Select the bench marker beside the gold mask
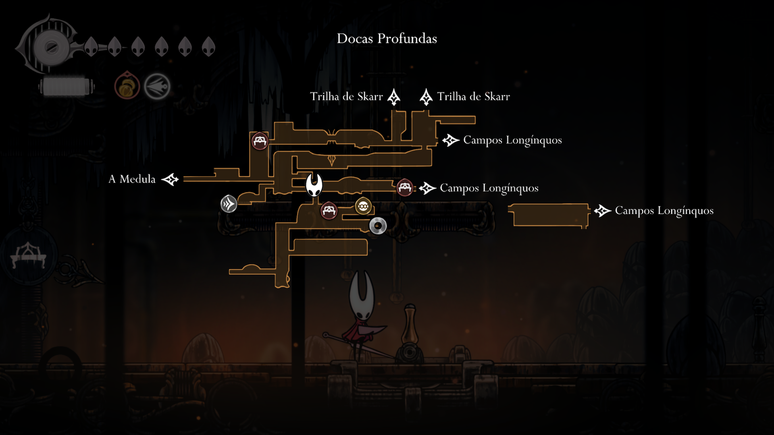774x435 pixels. pos(329,211)
